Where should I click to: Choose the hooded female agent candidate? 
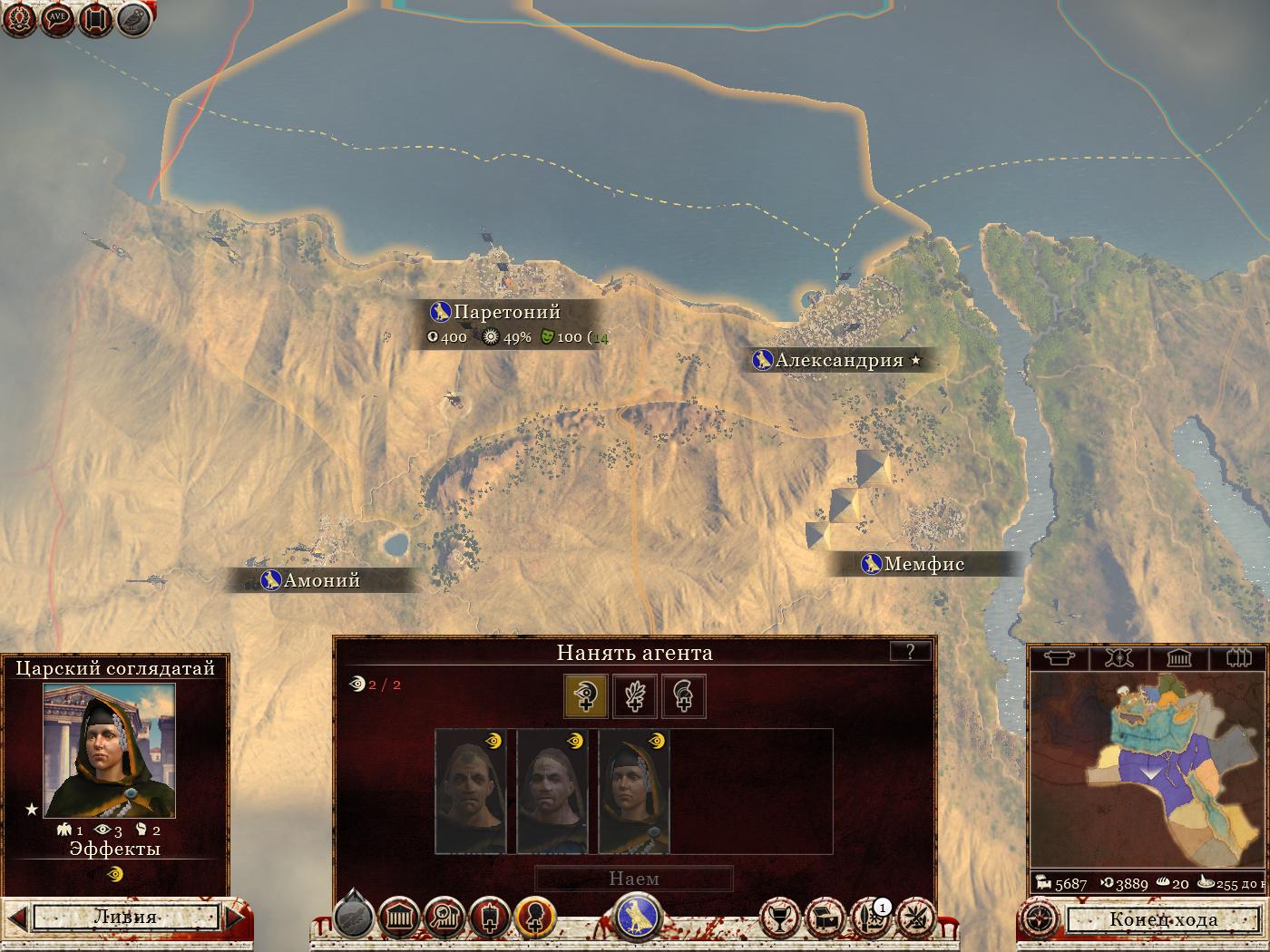[x=634, y=792]
